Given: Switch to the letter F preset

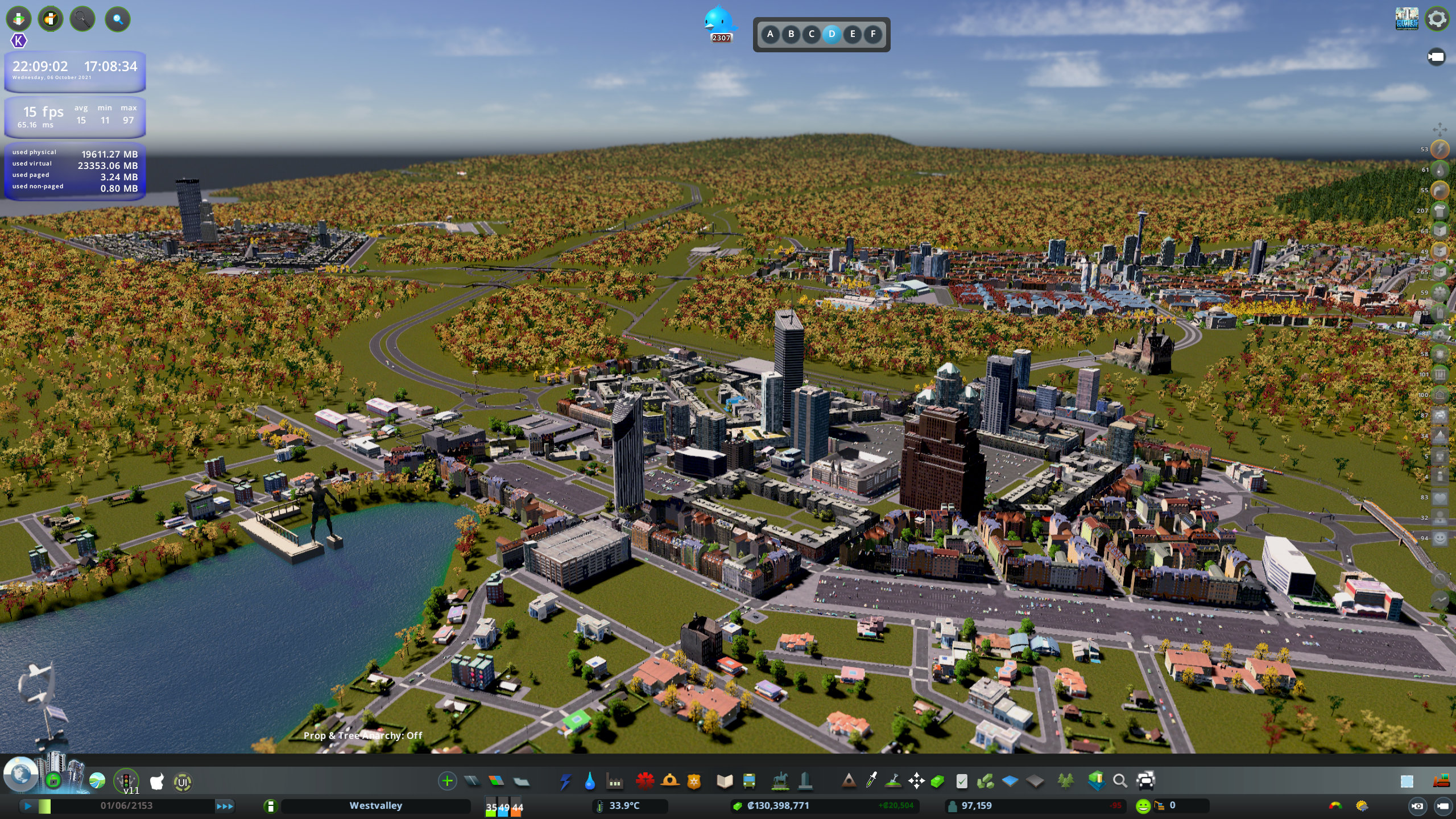Looking at the screenshot, I should pyautogui.click(x=872, y=34).
